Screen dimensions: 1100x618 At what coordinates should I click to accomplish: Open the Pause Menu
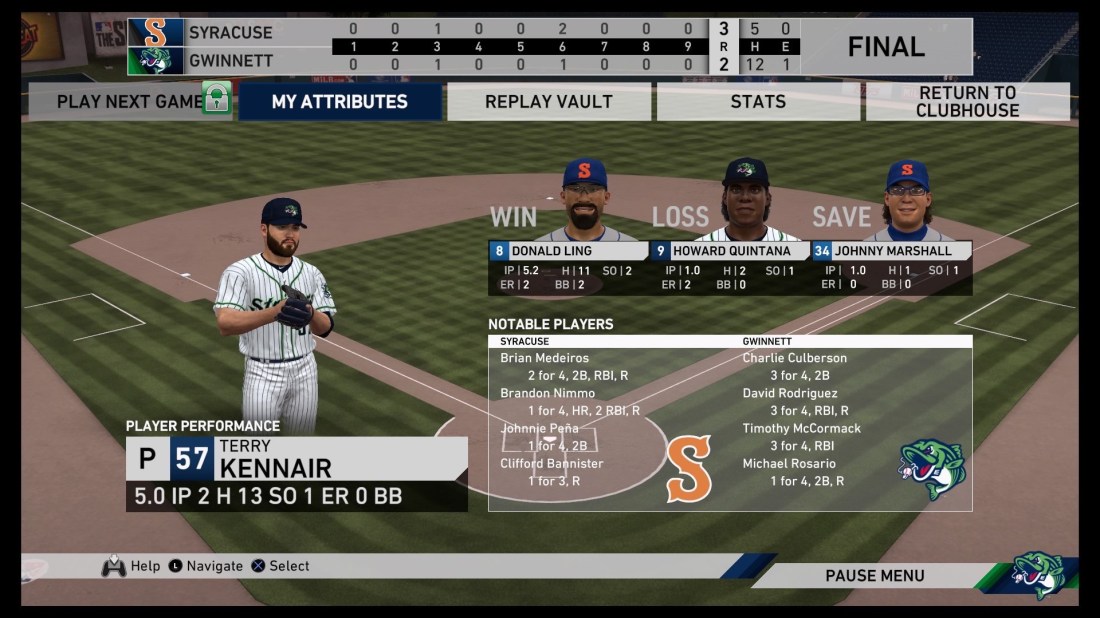click(x=874, y=575)
